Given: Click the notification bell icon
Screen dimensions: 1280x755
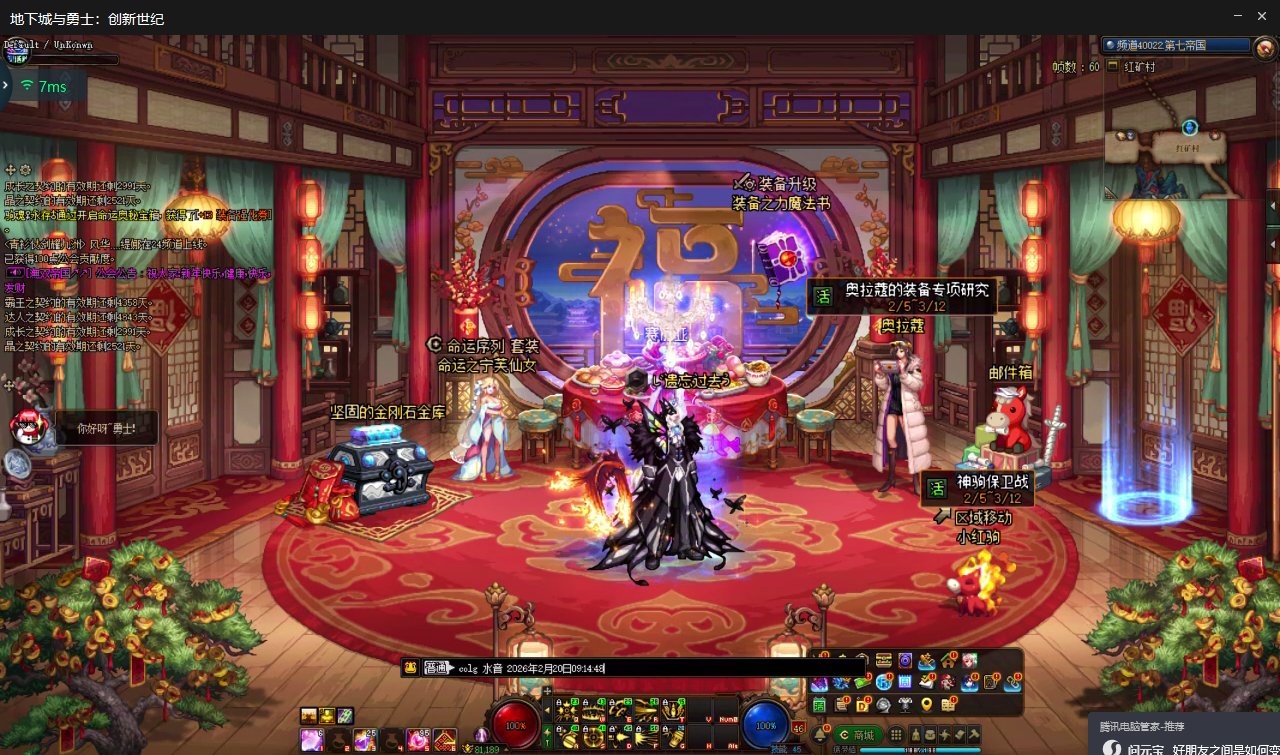Looking at the screenshot, I should [x=818, y=735].
